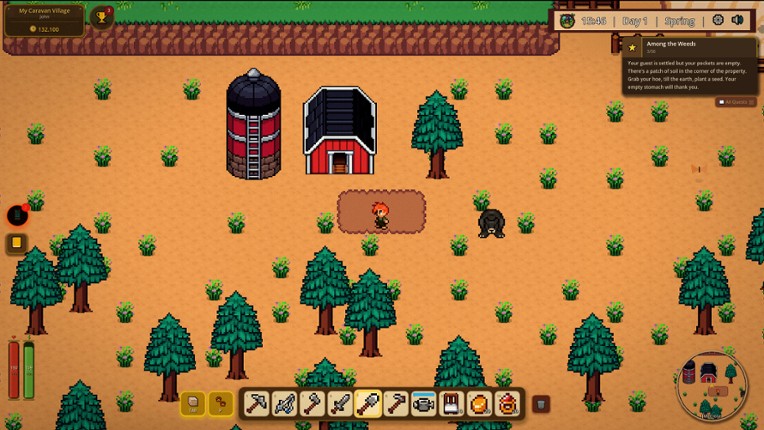The height and width of the screenshot is (430, 764).
Task: Pick the hammer in the hotbar
Action: point(396,403)
